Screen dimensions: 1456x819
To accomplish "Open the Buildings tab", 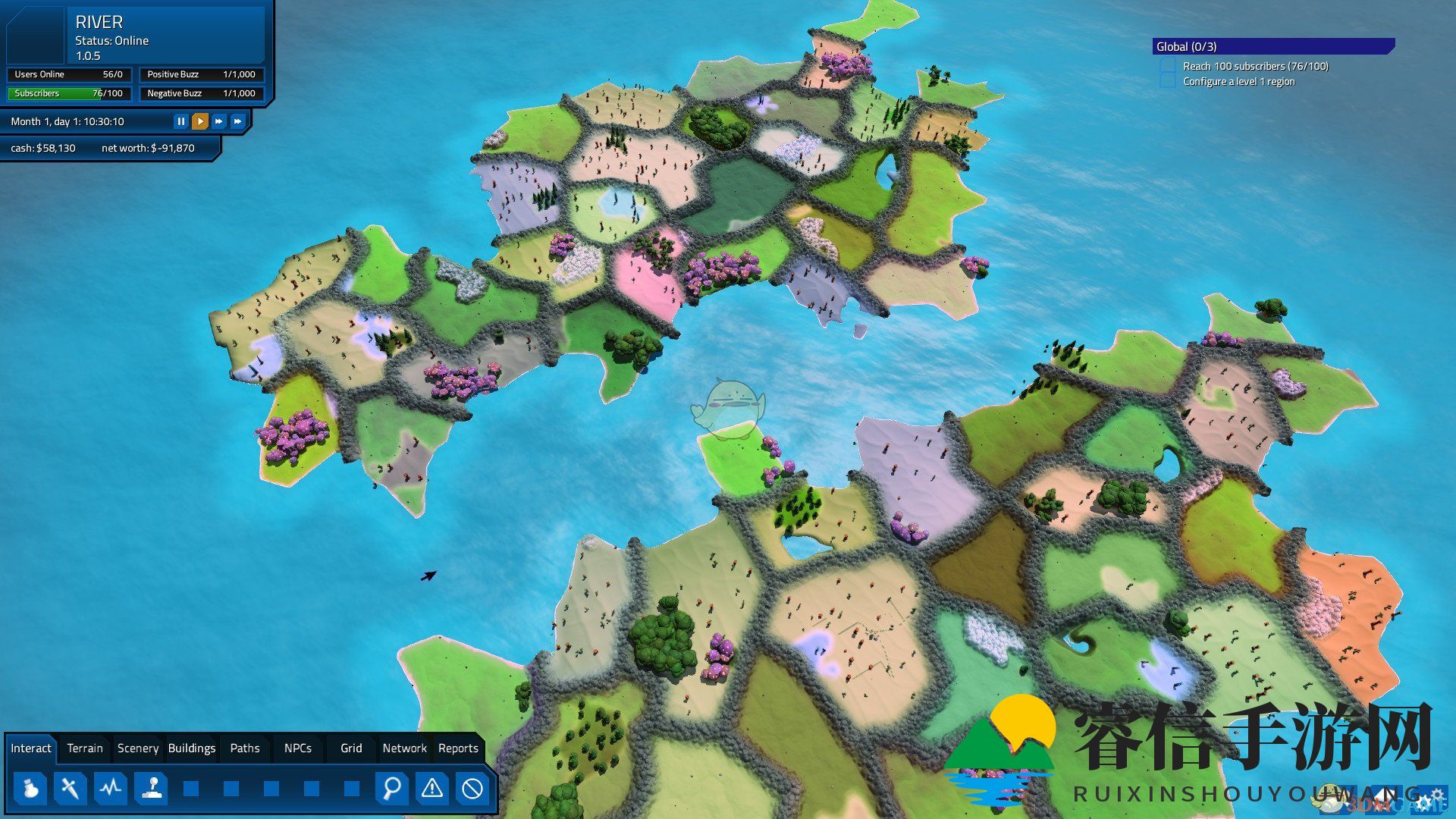I will pos(191,748).
